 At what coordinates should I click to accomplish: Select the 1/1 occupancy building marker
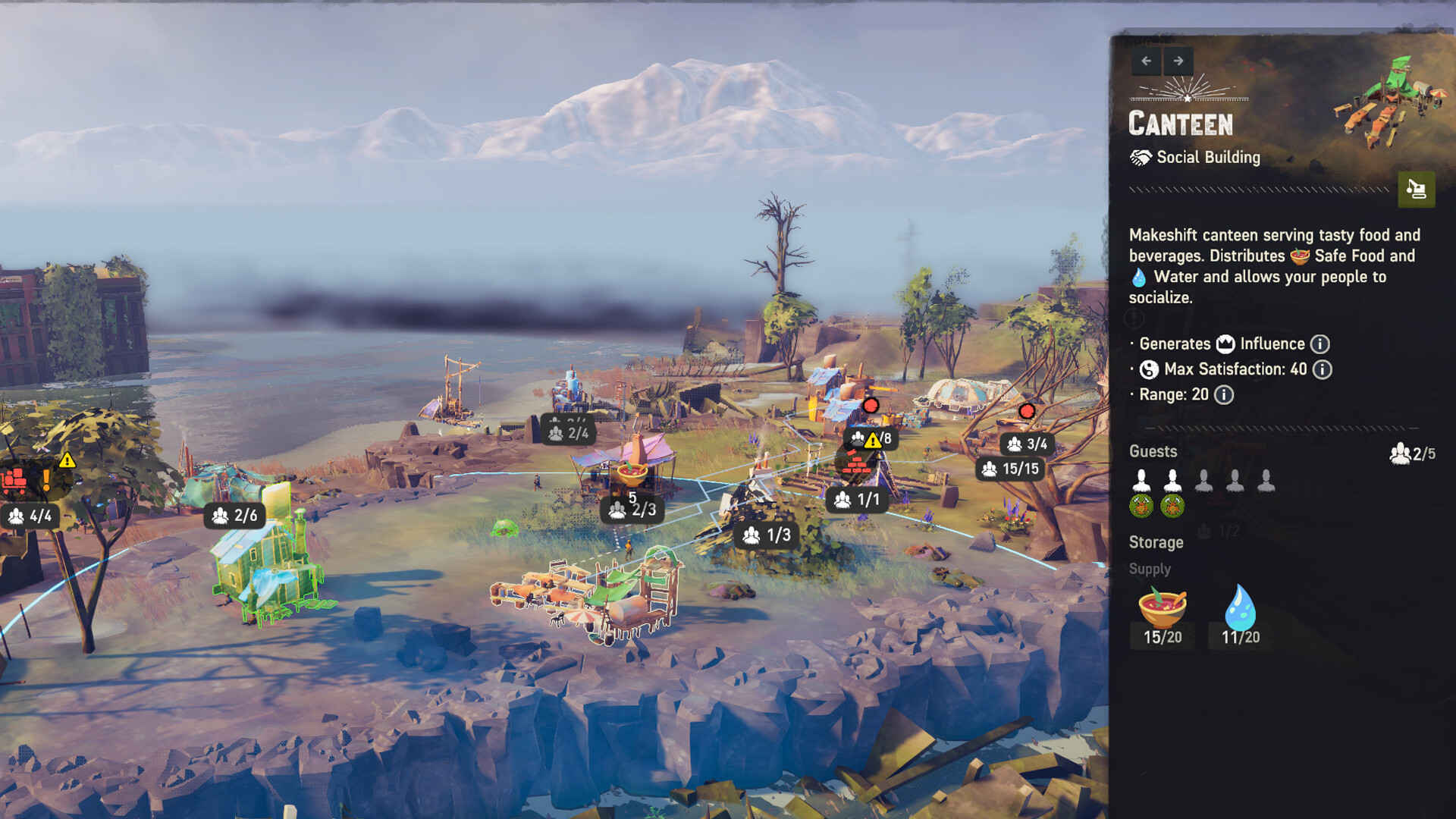point(857,500)
